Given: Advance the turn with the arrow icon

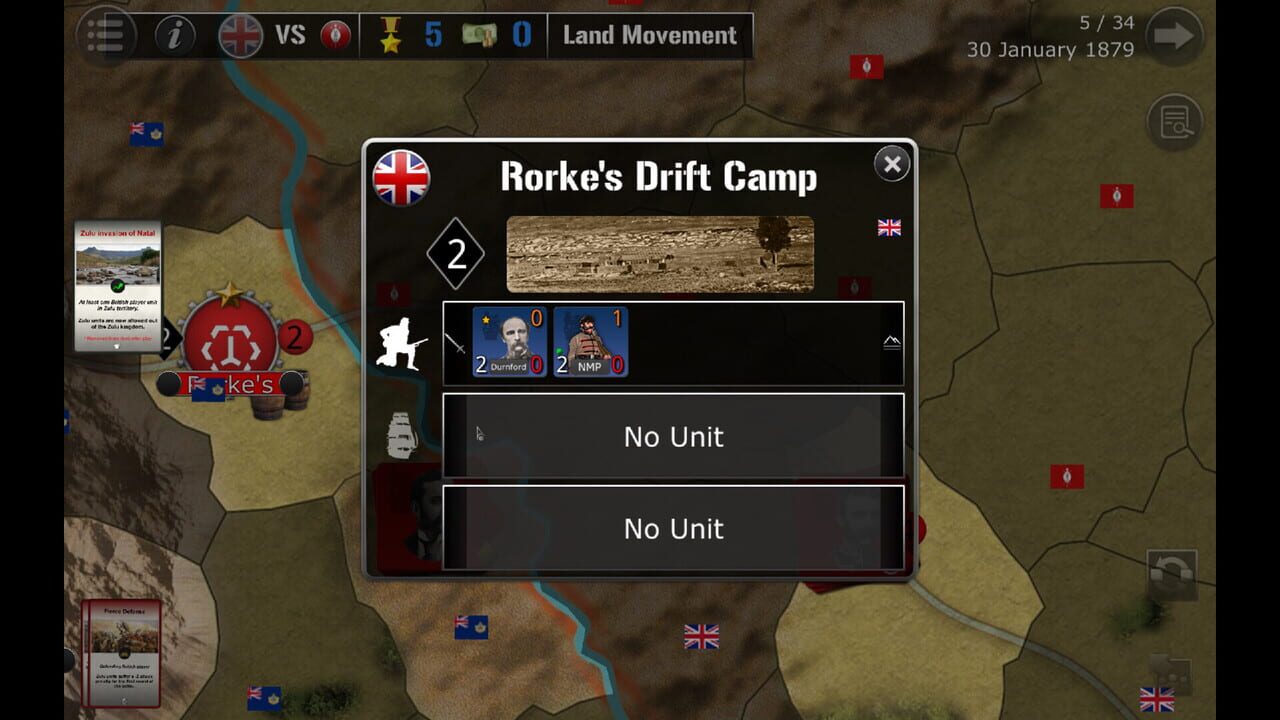Looking at the screenshot, I should [1173, 37].
